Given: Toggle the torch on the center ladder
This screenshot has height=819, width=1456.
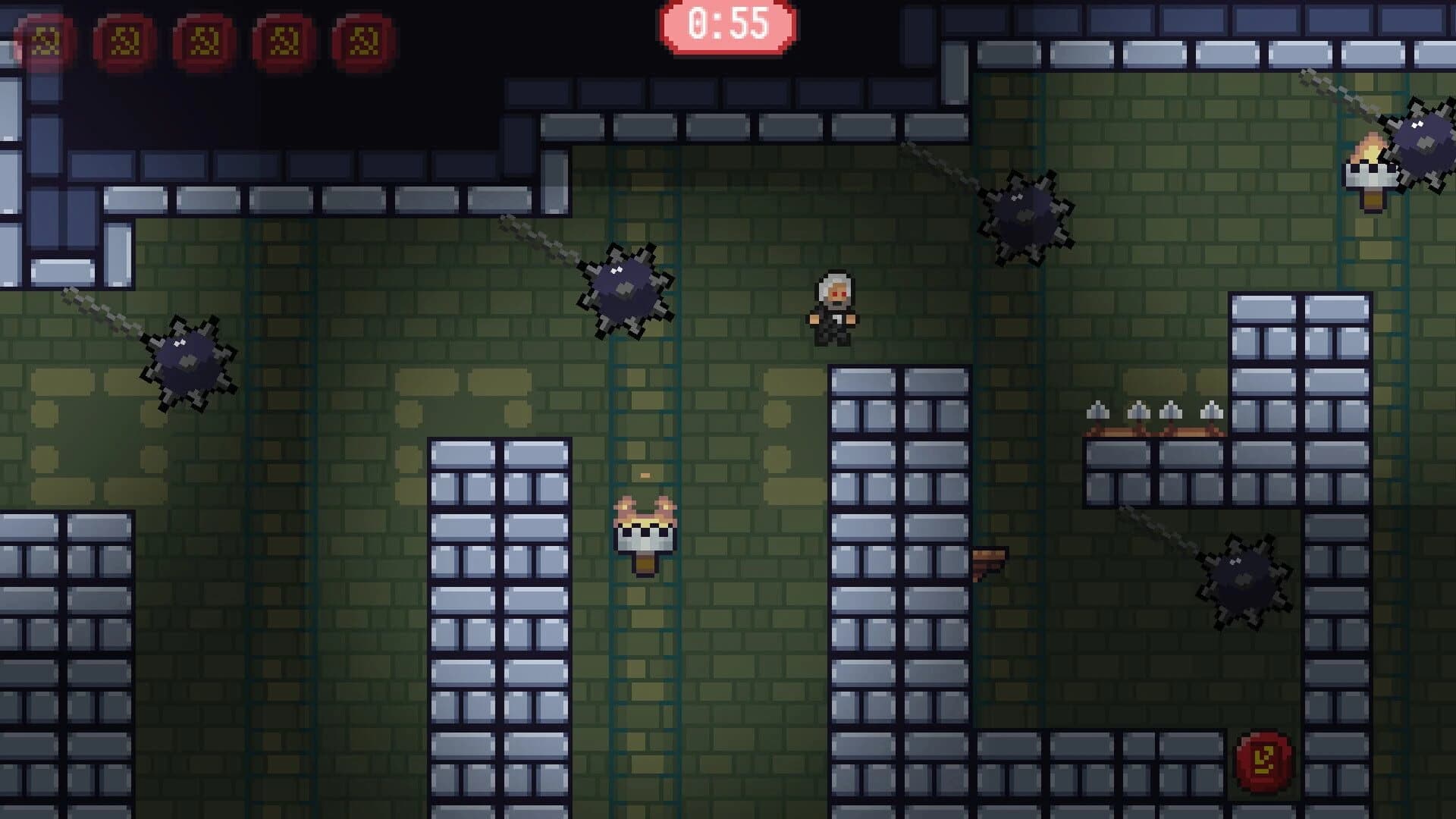Looking at the screenshot, I should click(x=643, y=535).
